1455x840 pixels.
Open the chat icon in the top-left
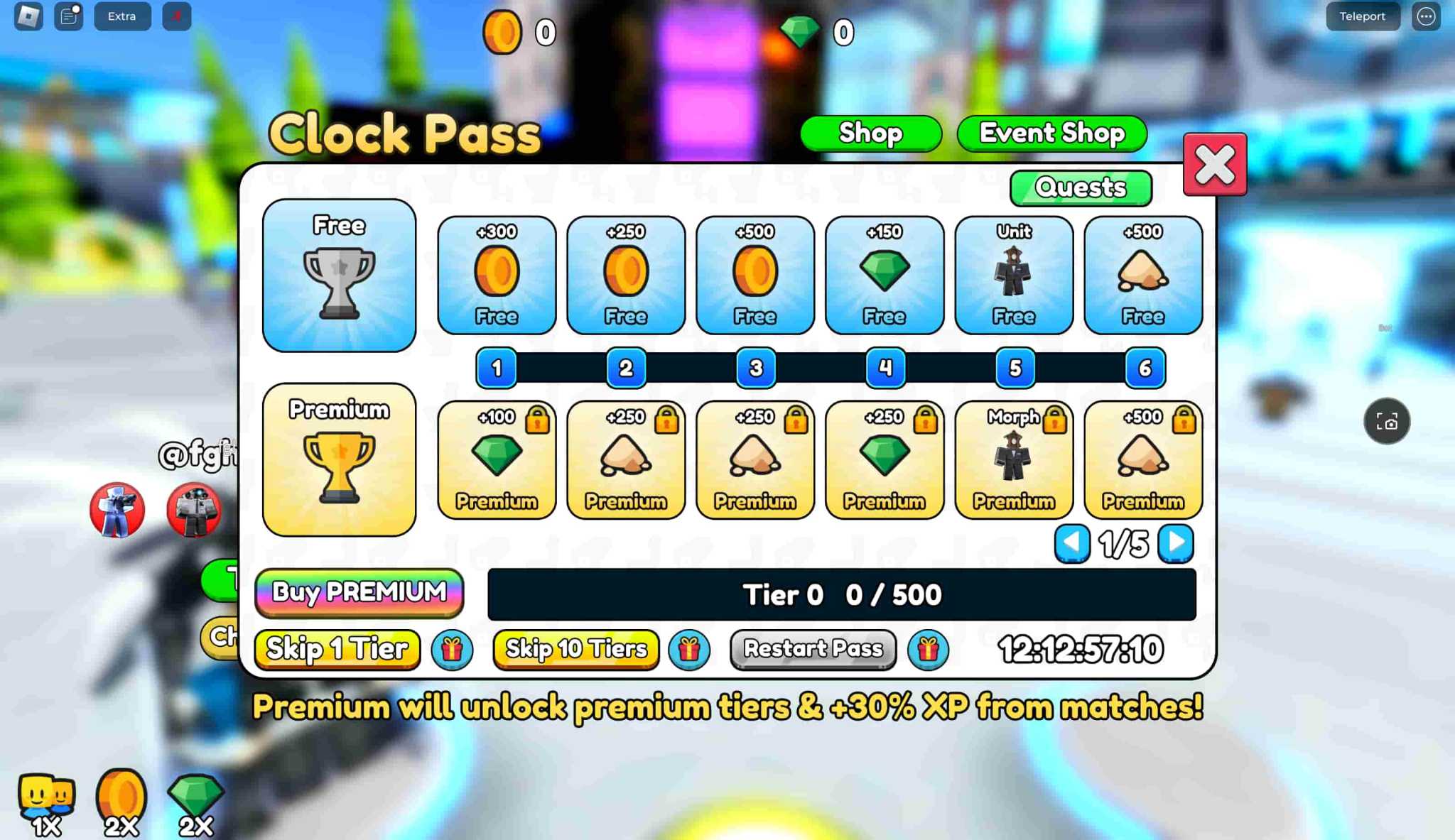click(x=69, y=16)
